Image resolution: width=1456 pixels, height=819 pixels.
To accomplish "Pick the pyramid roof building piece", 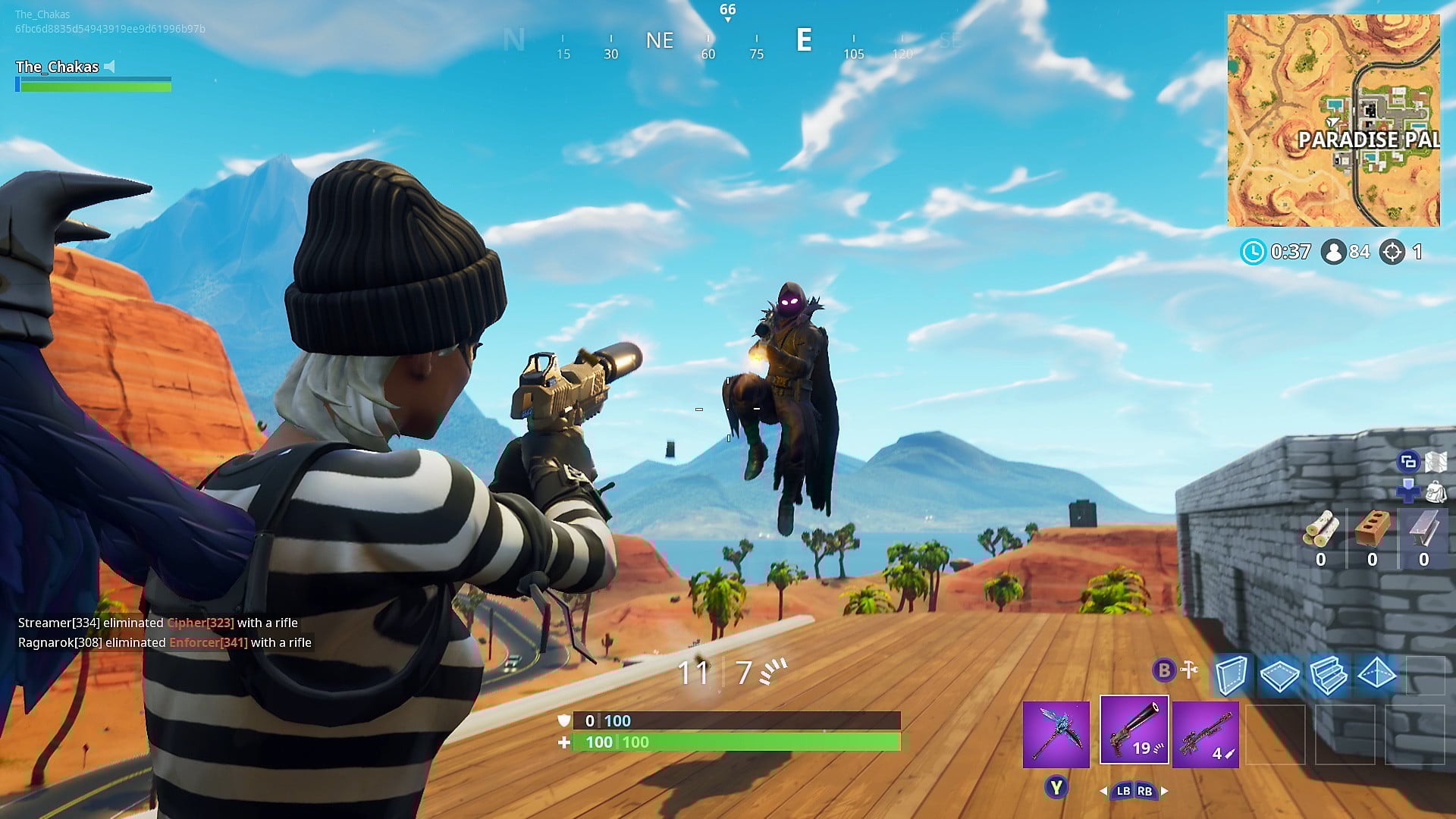I will pos(1376,674).
